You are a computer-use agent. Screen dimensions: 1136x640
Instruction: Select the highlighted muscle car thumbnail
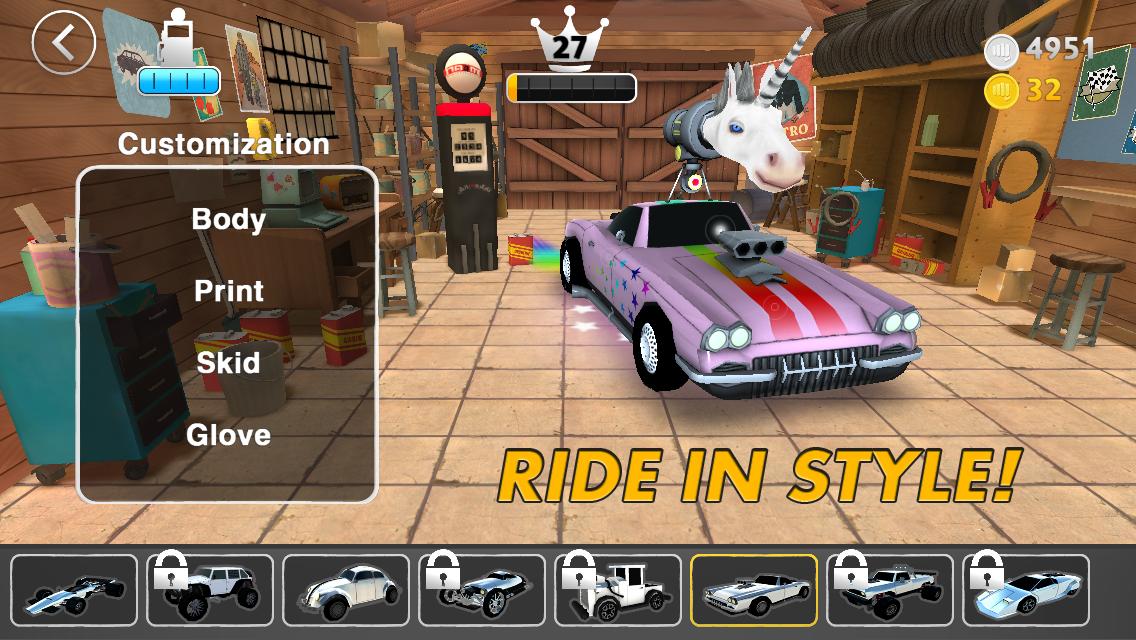pos(754,590)
